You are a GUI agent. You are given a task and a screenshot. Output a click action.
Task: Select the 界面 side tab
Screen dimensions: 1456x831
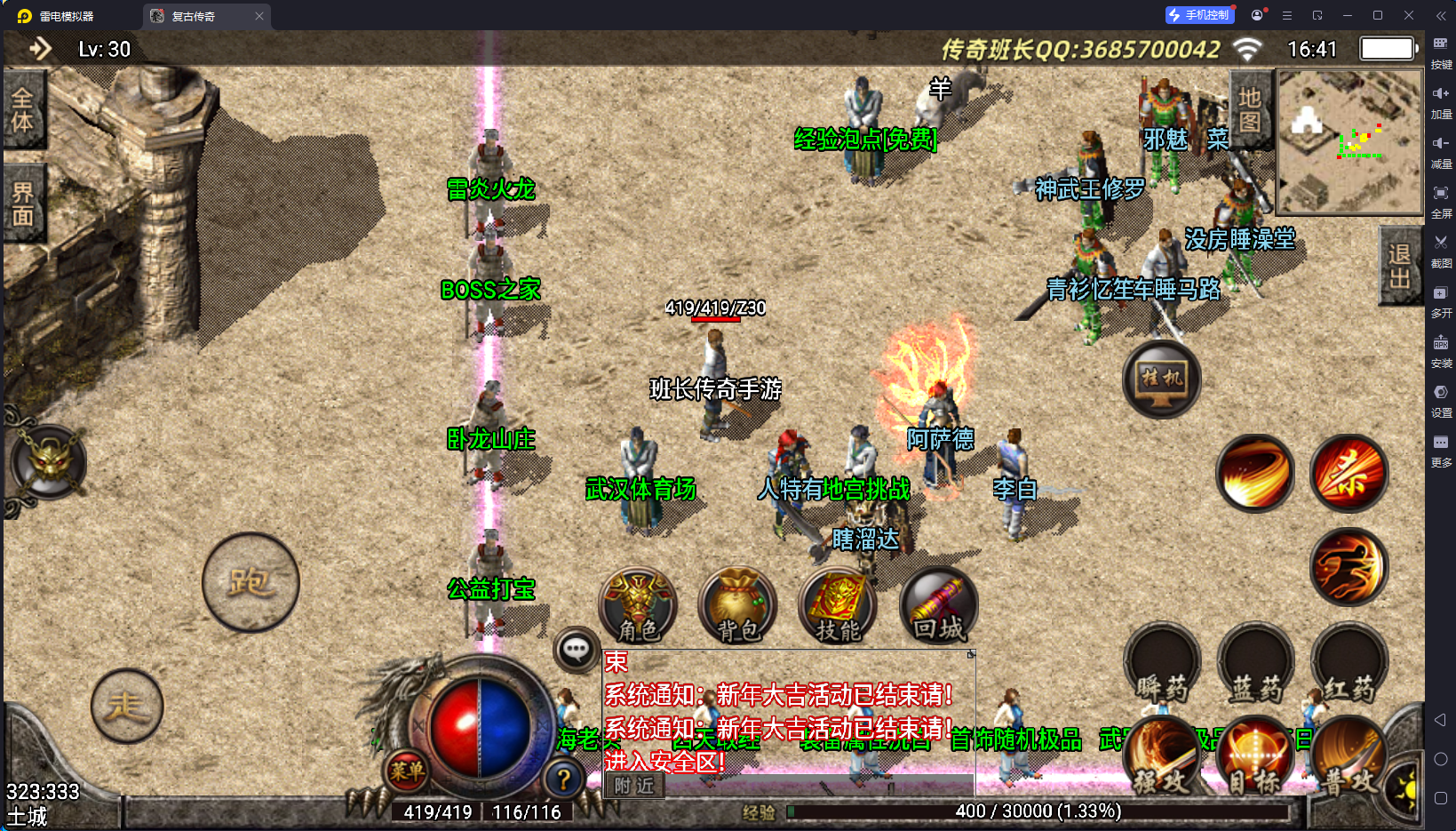click(x=23, y=204)
